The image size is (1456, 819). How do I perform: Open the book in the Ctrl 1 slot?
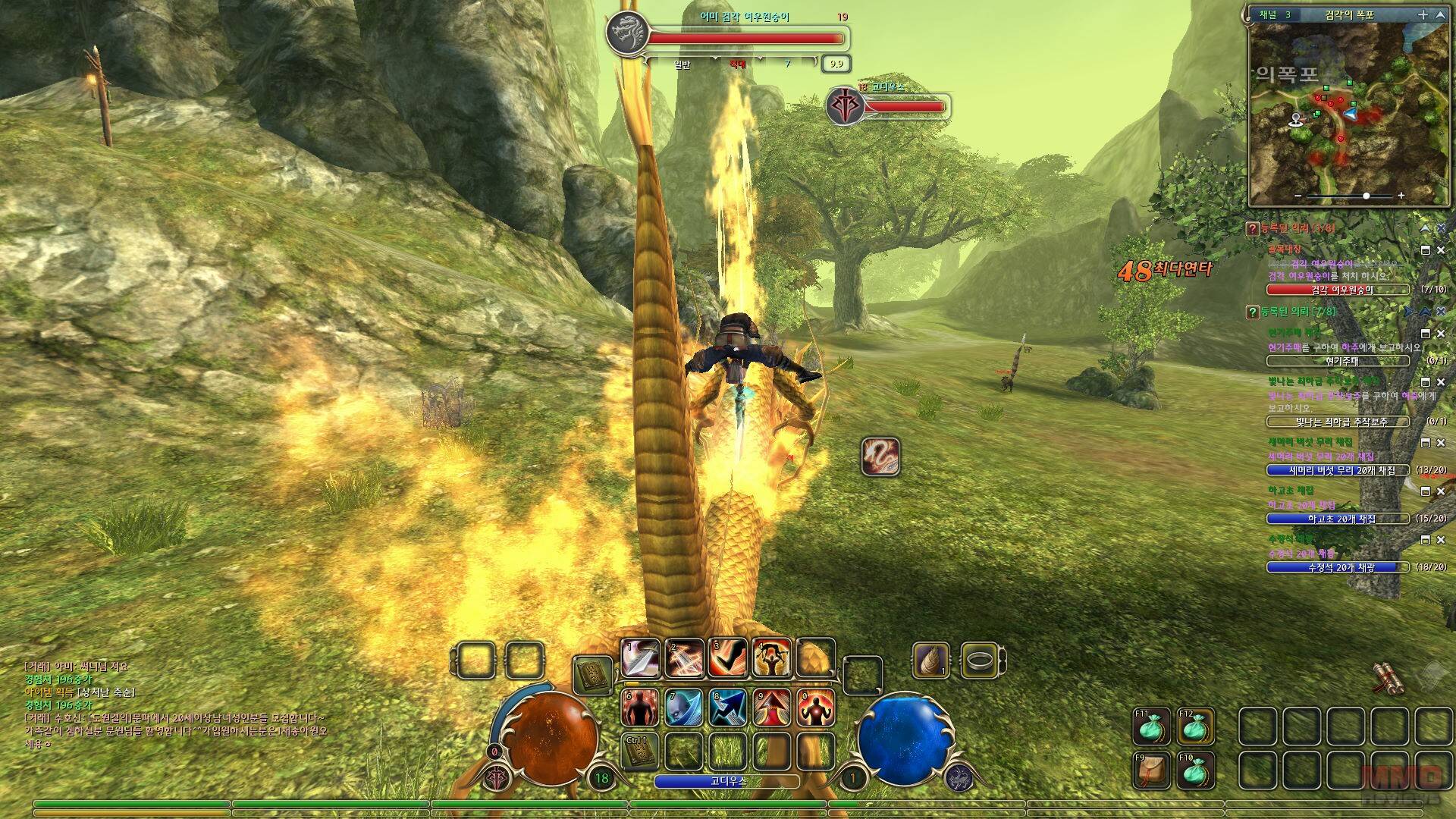(640, 752)
